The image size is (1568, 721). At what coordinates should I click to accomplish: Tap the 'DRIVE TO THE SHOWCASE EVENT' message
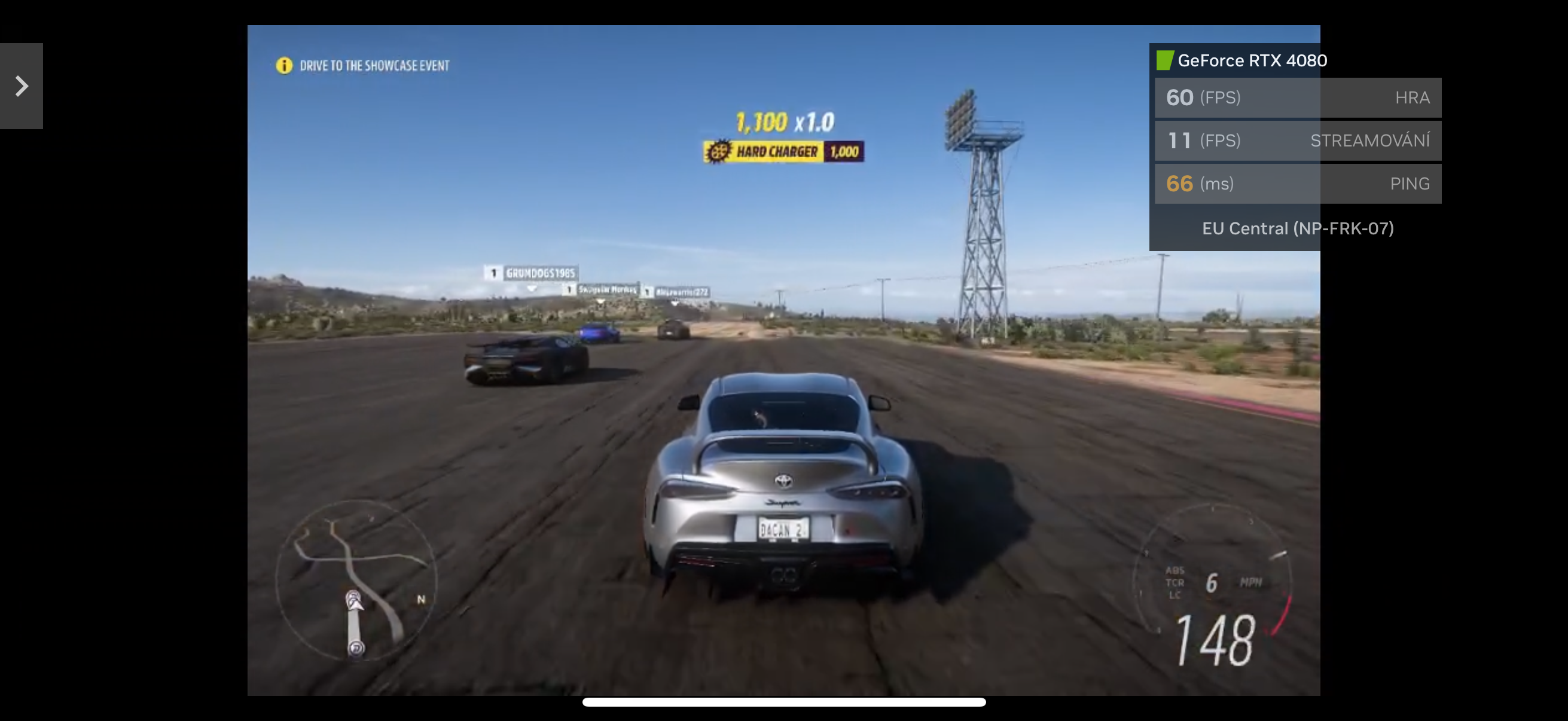tap(375, 65)
